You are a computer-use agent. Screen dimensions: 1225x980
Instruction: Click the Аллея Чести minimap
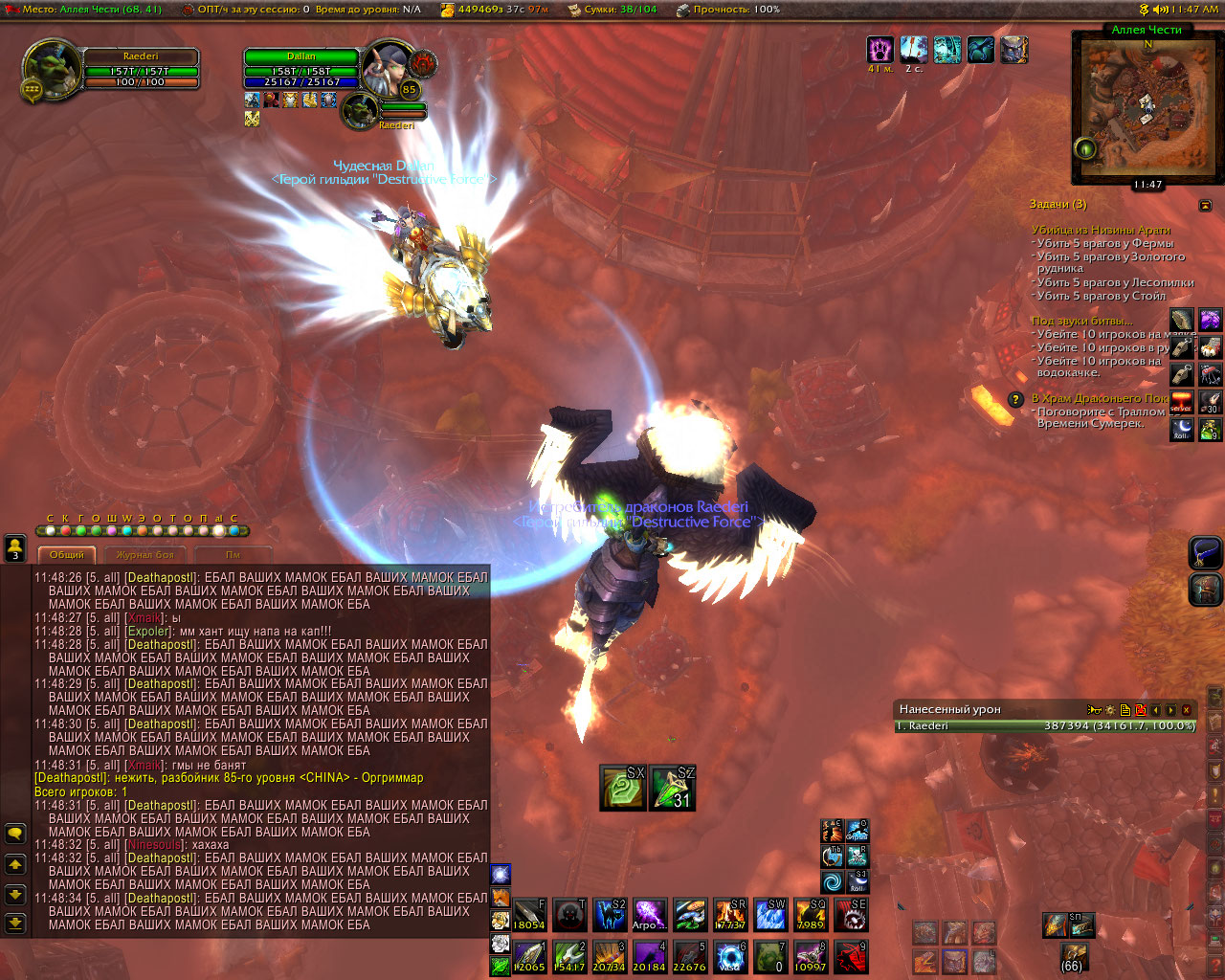[1147, 105]
